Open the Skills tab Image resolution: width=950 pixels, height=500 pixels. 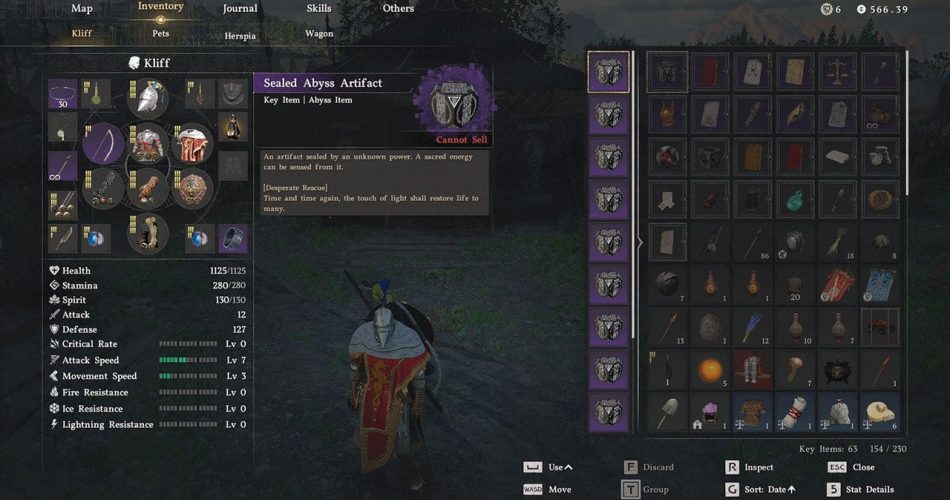(319, 9)
